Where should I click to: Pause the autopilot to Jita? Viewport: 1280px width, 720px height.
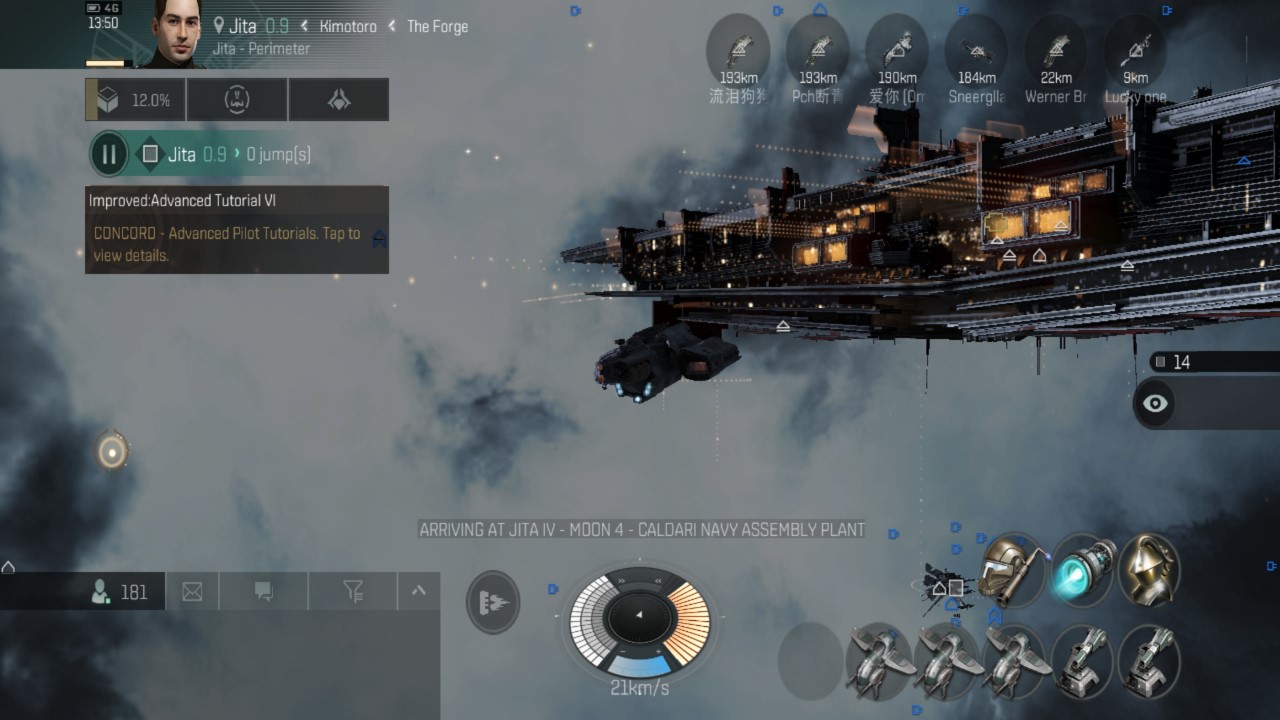tap(109, 154)
